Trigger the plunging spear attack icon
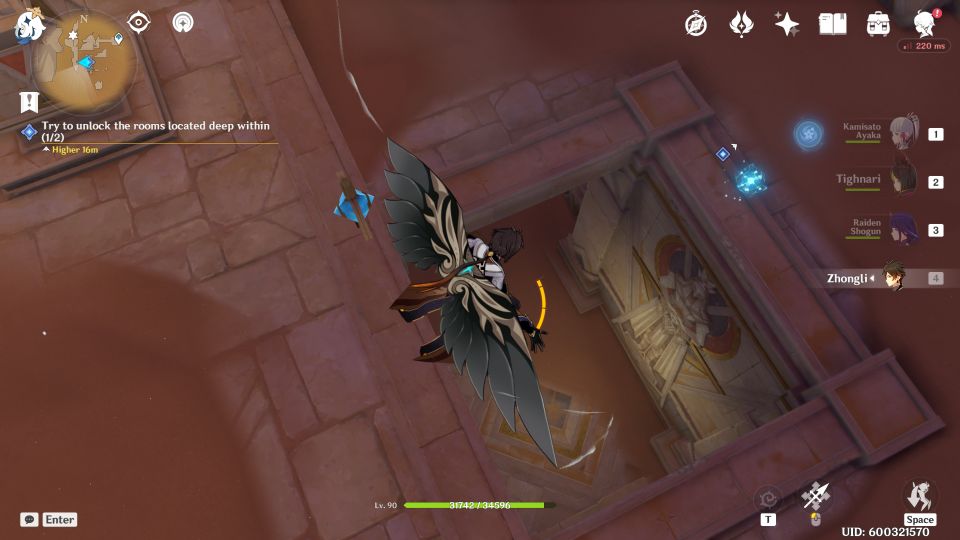Screen dimensions: 960x540 (816, 496)
